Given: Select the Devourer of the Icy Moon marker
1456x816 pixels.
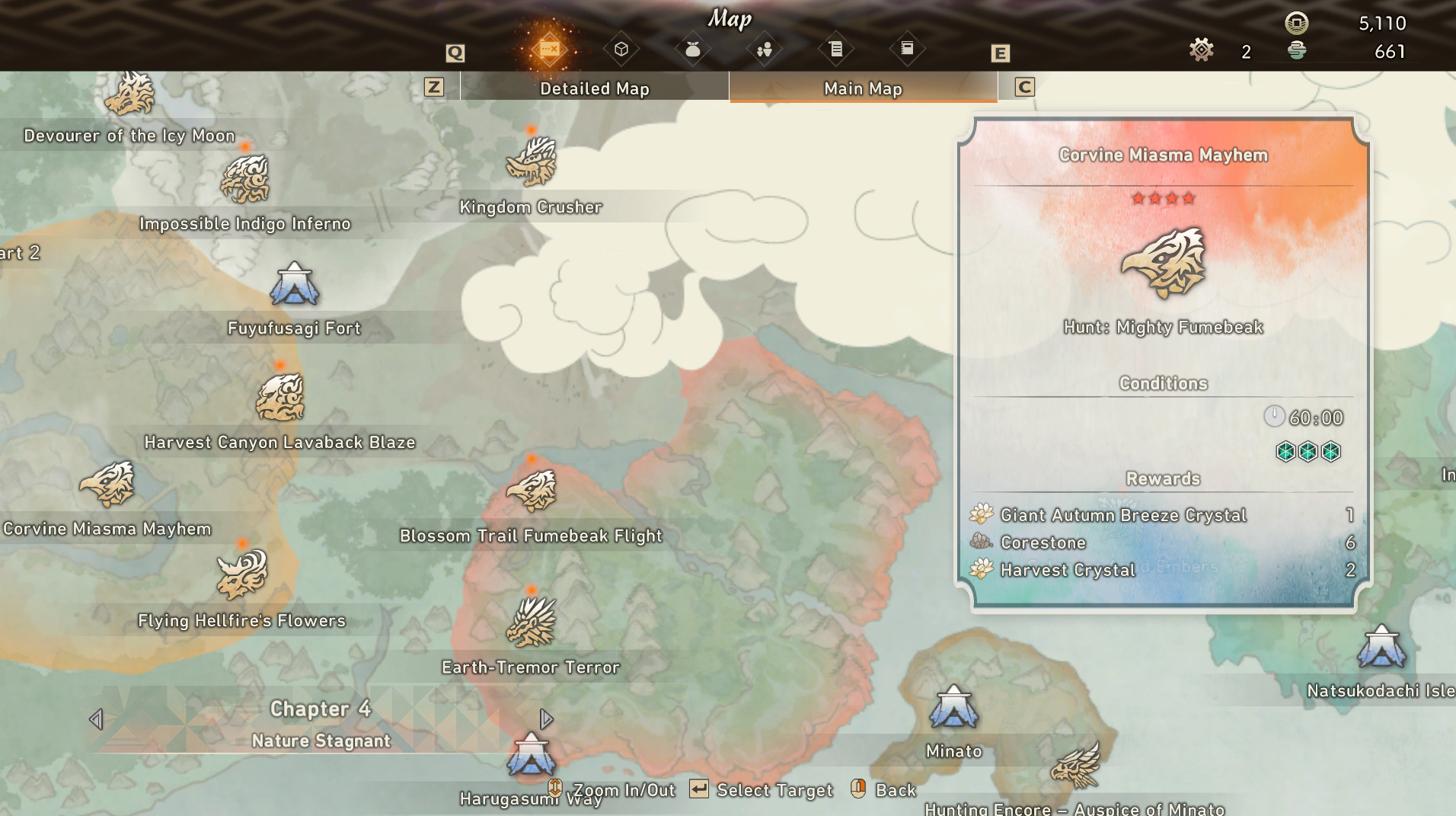Looking at the screenshot, I should point(129,94).
